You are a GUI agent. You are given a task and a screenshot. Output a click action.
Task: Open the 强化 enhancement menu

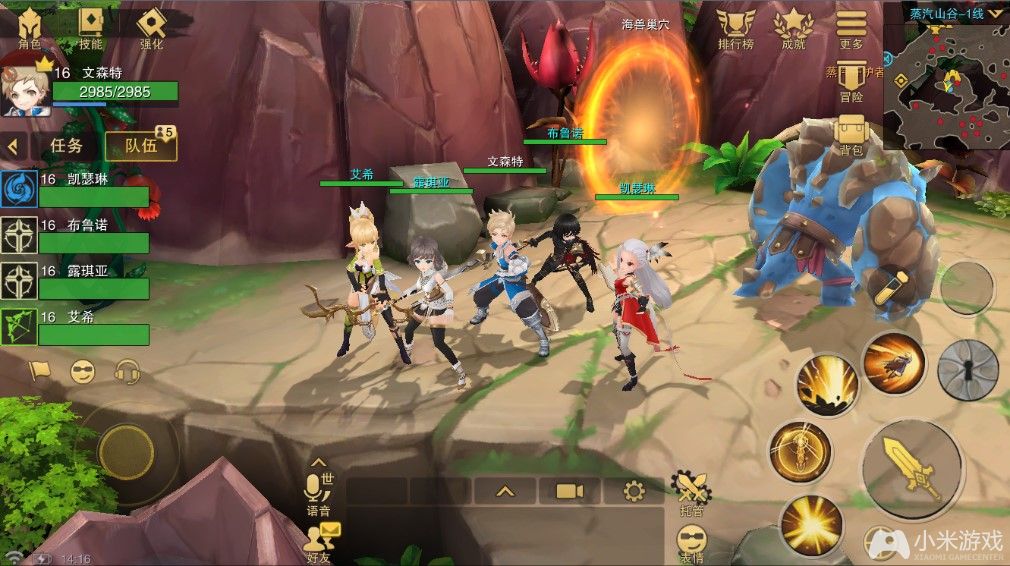[152, 27]
